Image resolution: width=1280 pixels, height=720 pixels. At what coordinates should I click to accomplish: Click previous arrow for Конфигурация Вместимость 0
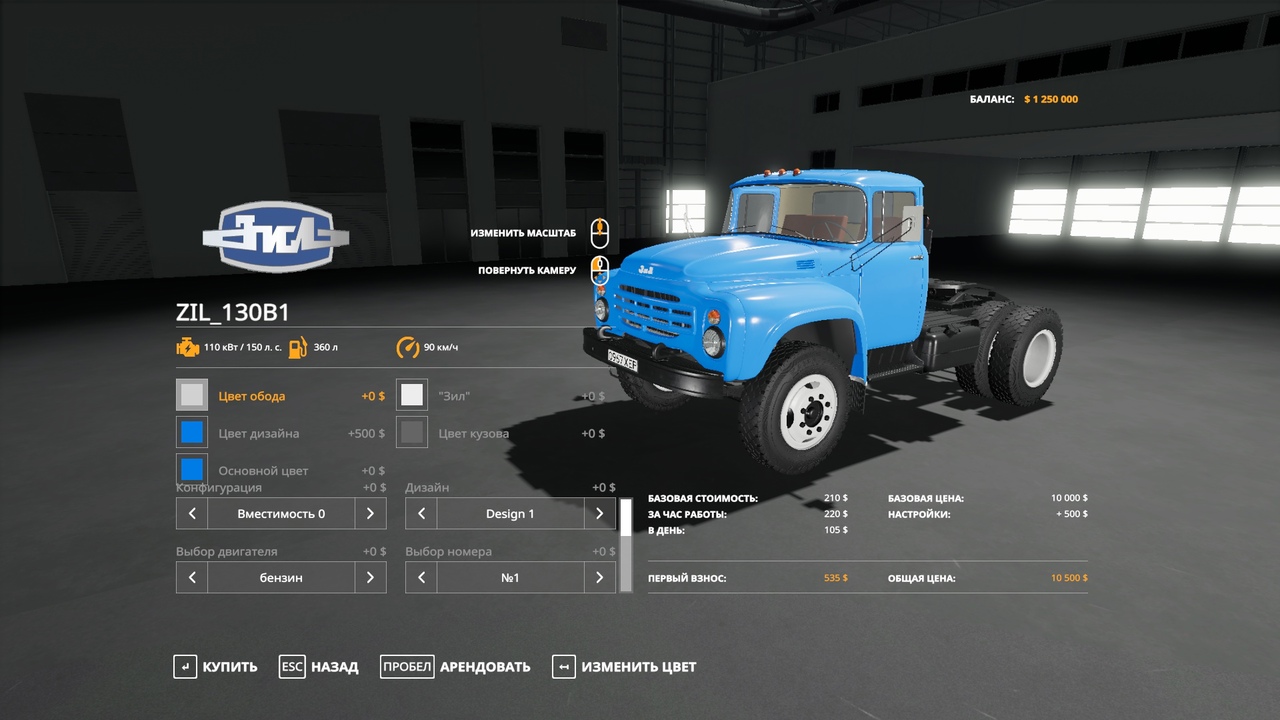(x=192, y=514)
